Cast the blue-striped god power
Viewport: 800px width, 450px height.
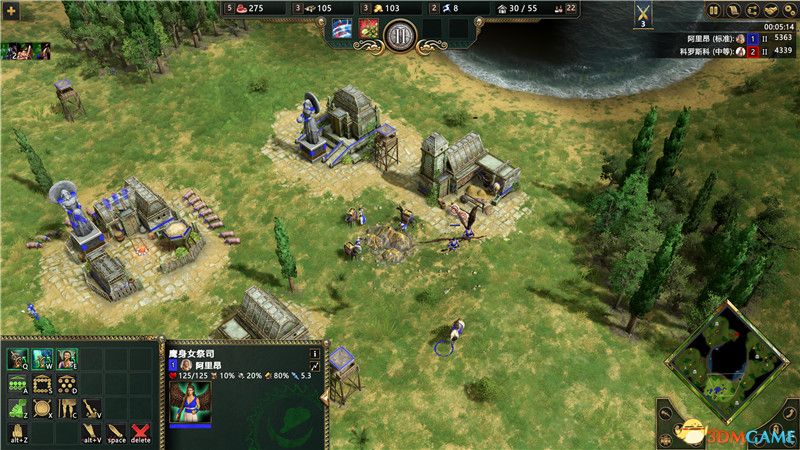343,30
